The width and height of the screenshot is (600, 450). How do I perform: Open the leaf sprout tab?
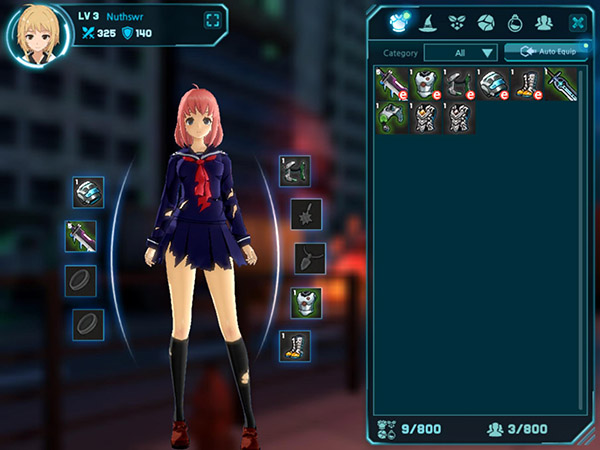point(458,21)
